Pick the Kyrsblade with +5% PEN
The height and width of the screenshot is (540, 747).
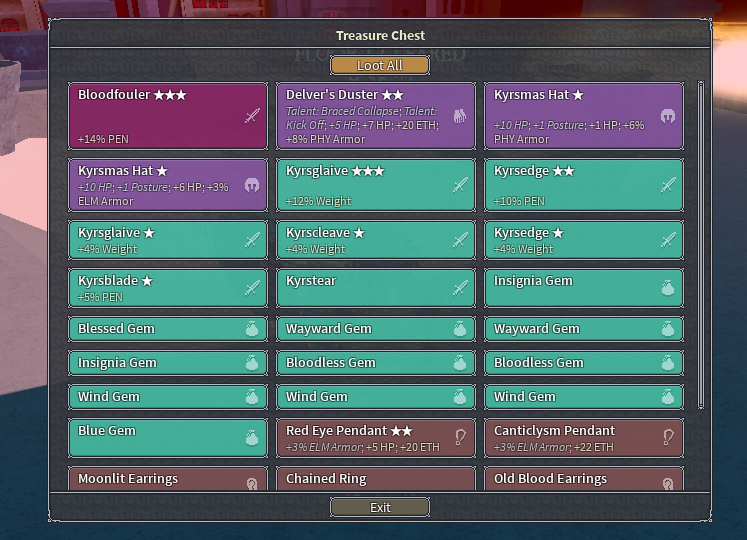pos(168,288)
